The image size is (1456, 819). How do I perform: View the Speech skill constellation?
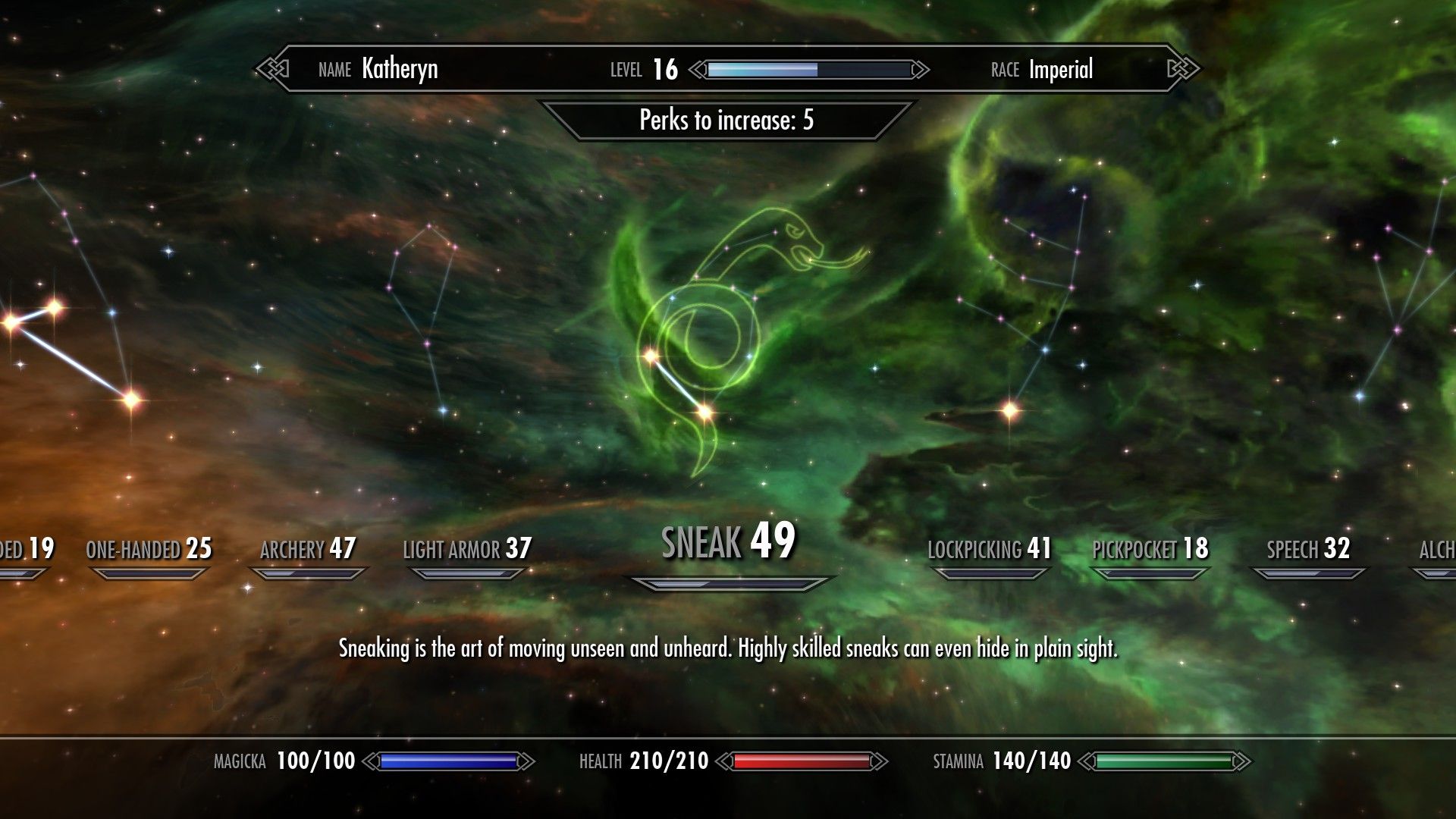pos(1309,549)
